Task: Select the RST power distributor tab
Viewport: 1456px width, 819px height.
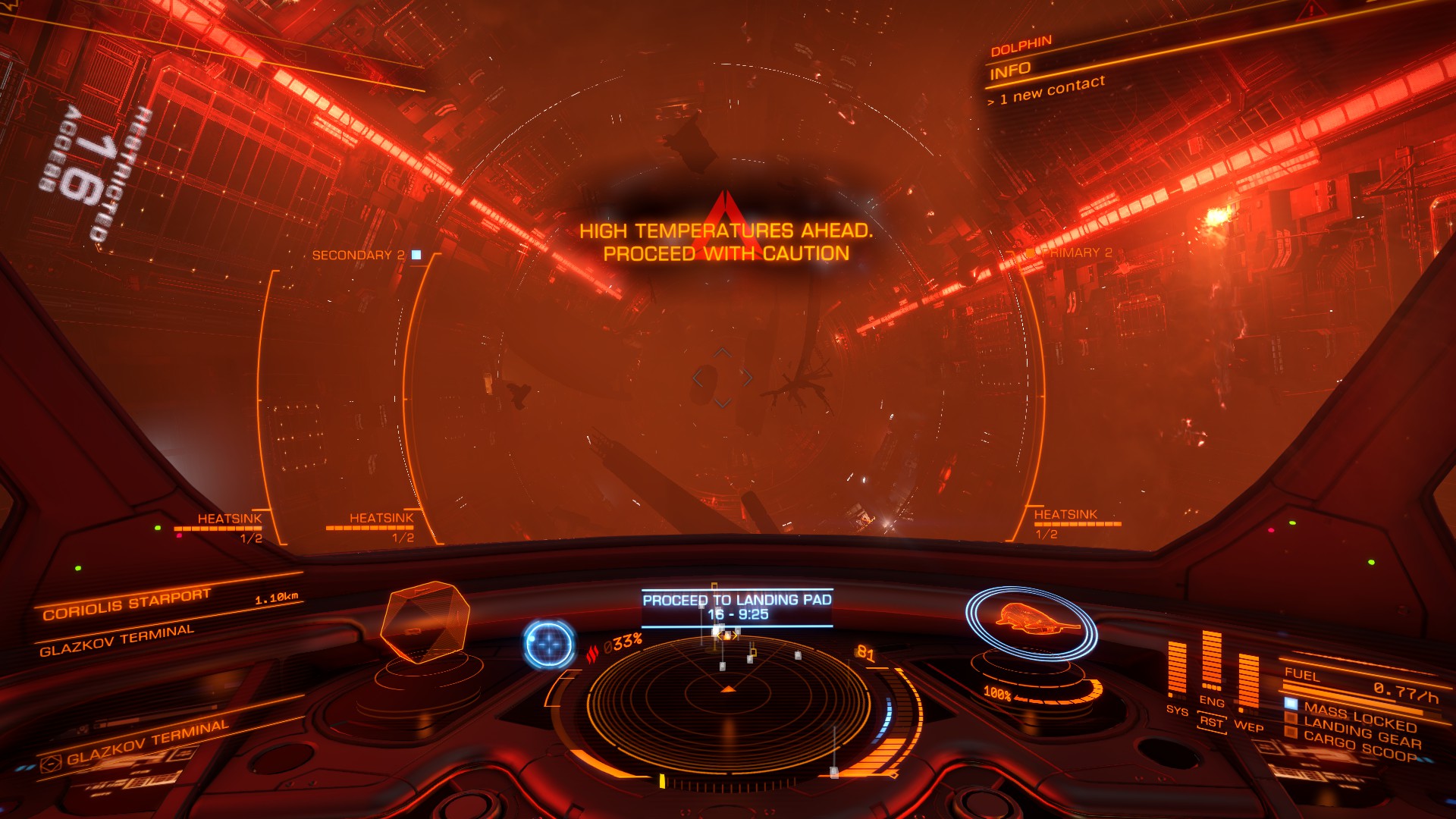Action: 1212,723
